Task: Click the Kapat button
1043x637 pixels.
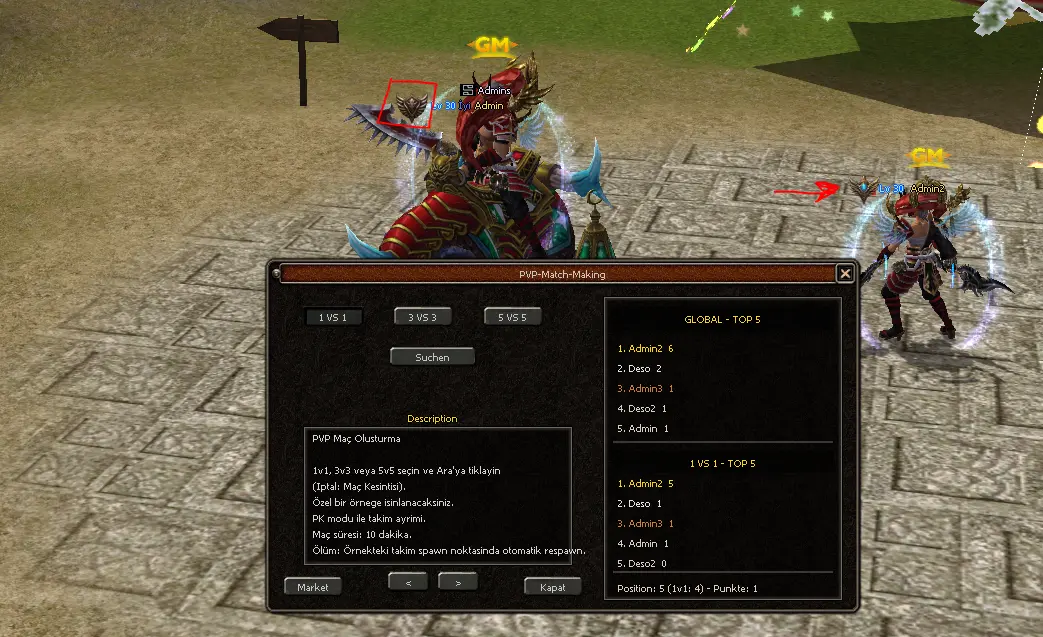Action: (553, 587)
